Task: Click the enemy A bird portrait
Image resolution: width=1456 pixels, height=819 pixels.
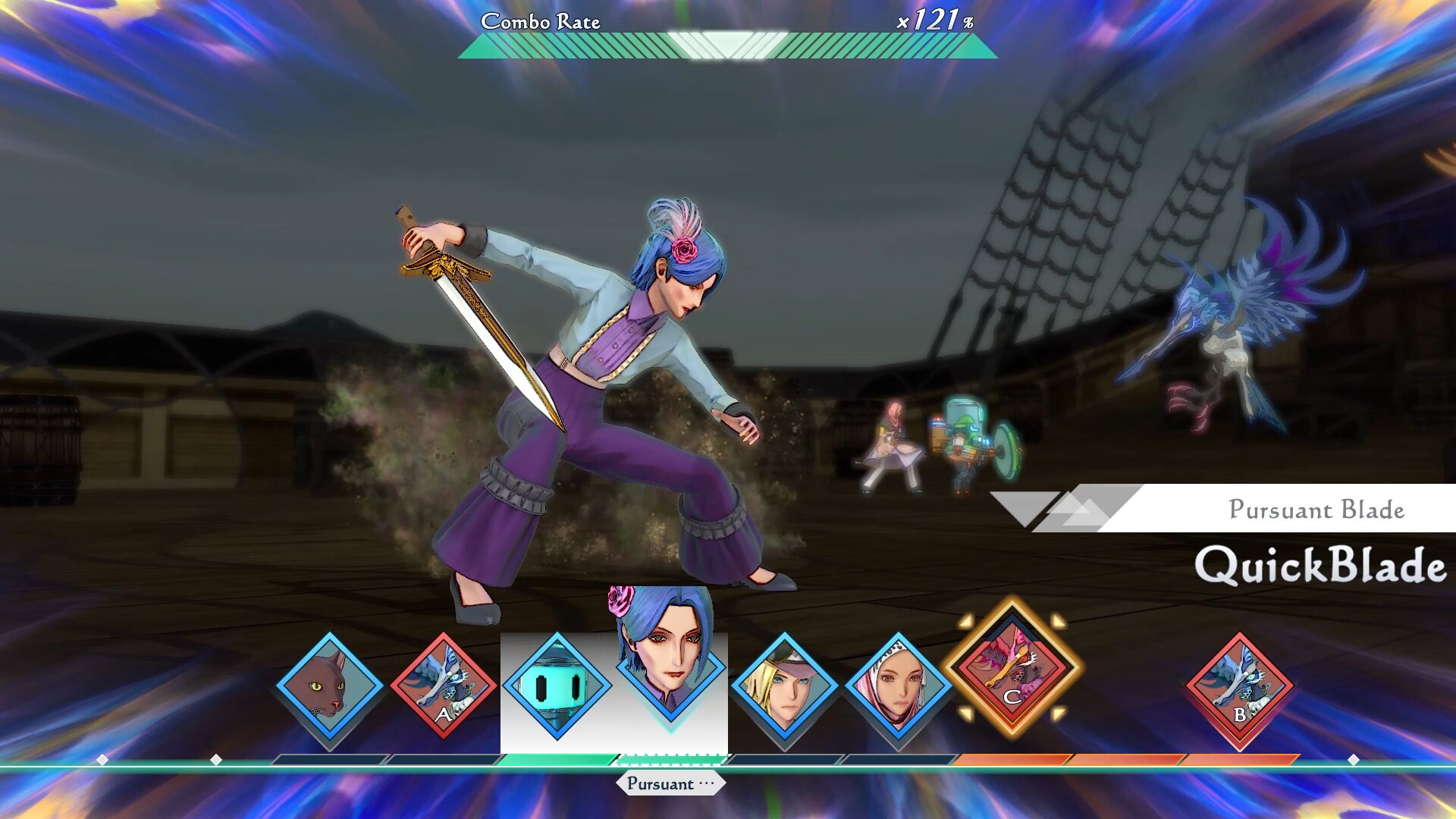Action: (x=444, y=686)
